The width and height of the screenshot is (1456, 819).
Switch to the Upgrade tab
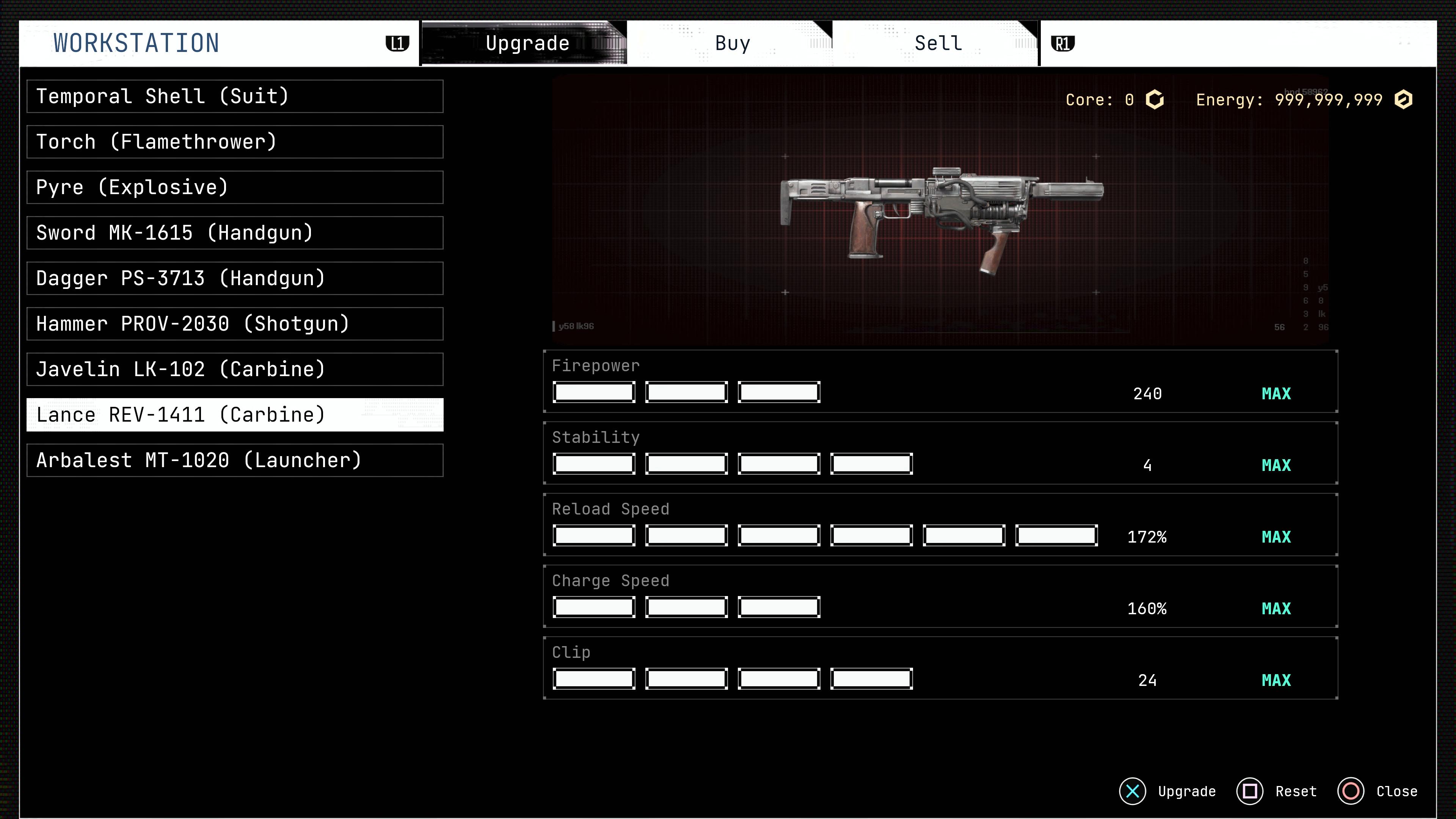(x=526, y=44)
